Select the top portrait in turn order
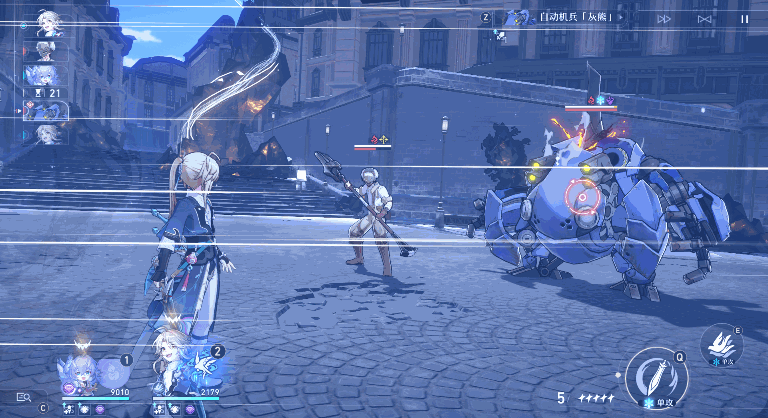 pyautogui.click(x=46, y=22)
